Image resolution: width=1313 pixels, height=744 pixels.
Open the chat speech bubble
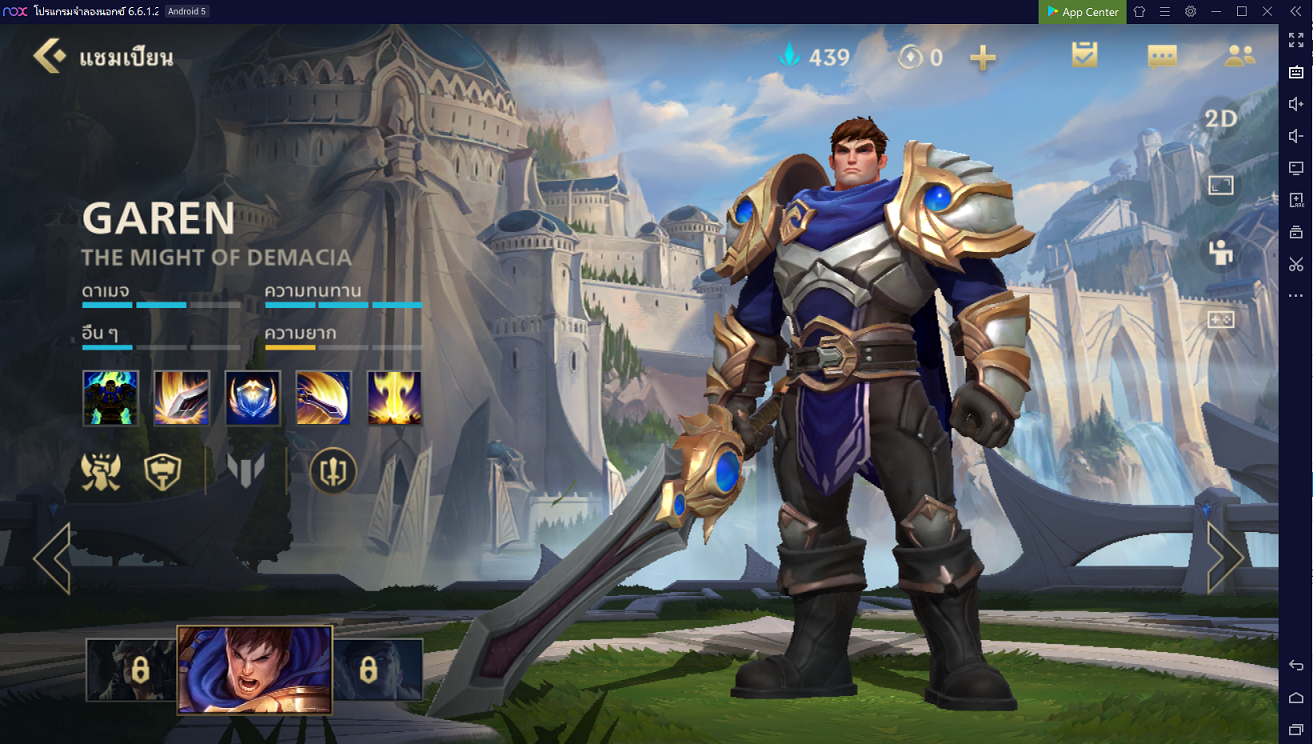(1162, 56)
